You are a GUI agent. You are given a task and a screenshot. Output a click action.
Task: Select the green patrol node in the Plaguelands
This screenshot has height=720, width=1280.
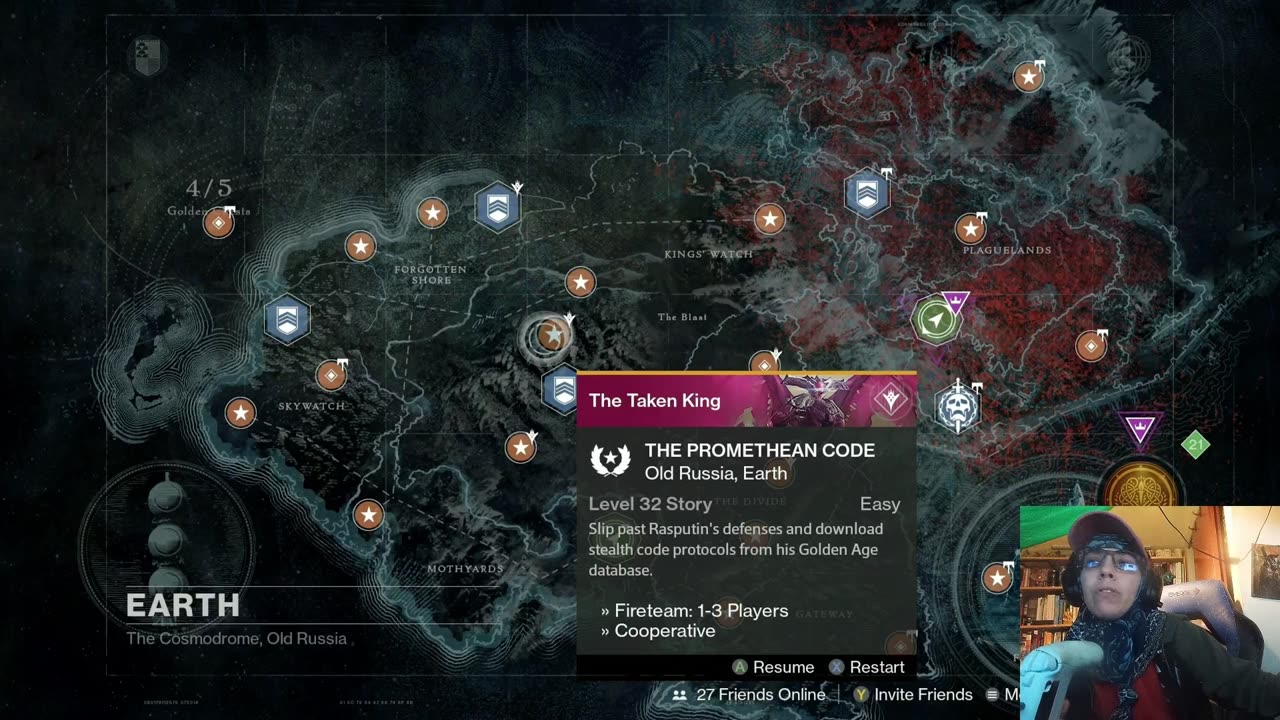click(935, 320)
